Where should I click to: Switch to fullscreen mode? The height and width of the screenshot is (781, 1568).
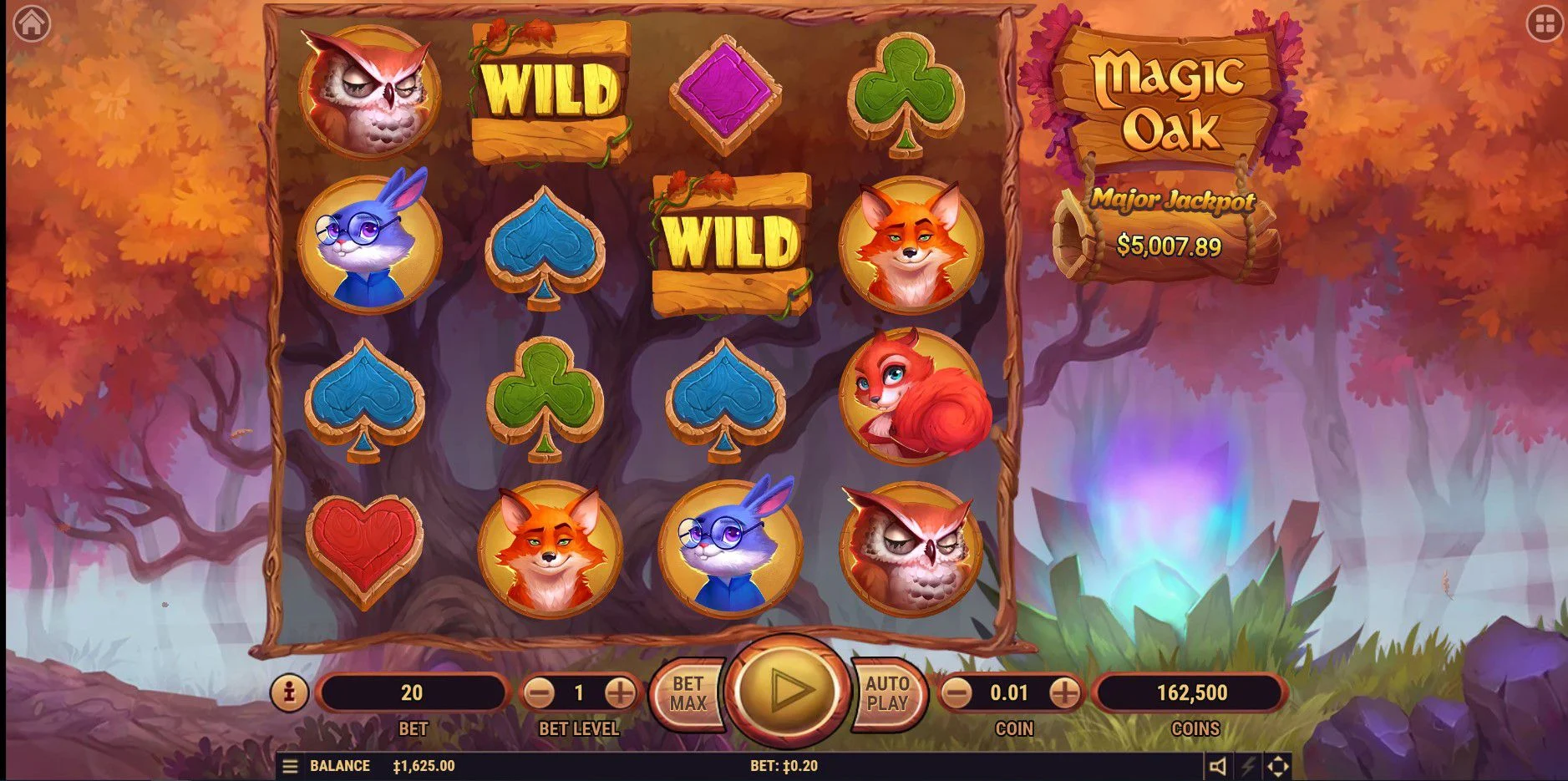click(1278, 766)
